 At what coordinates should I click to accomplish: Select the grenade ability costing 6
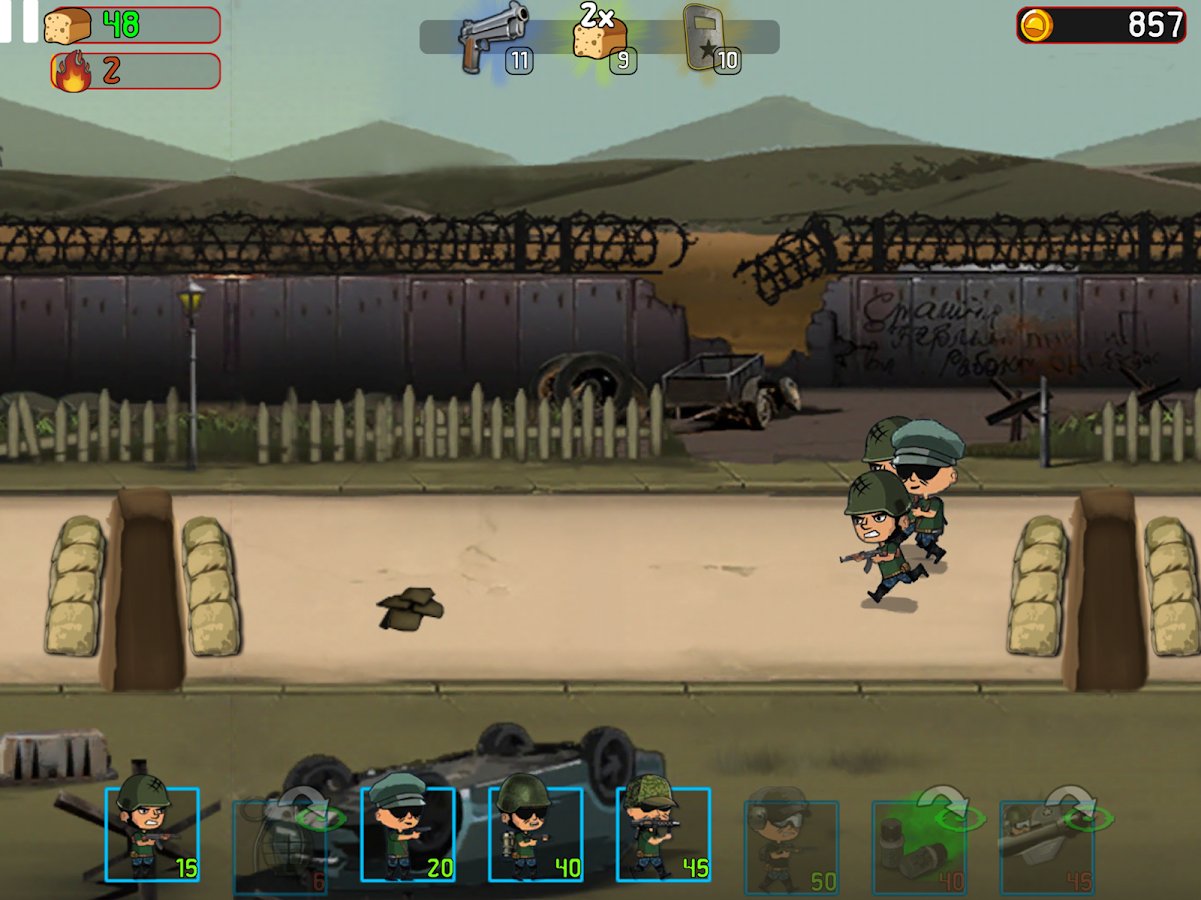click(x=280, y=846)
